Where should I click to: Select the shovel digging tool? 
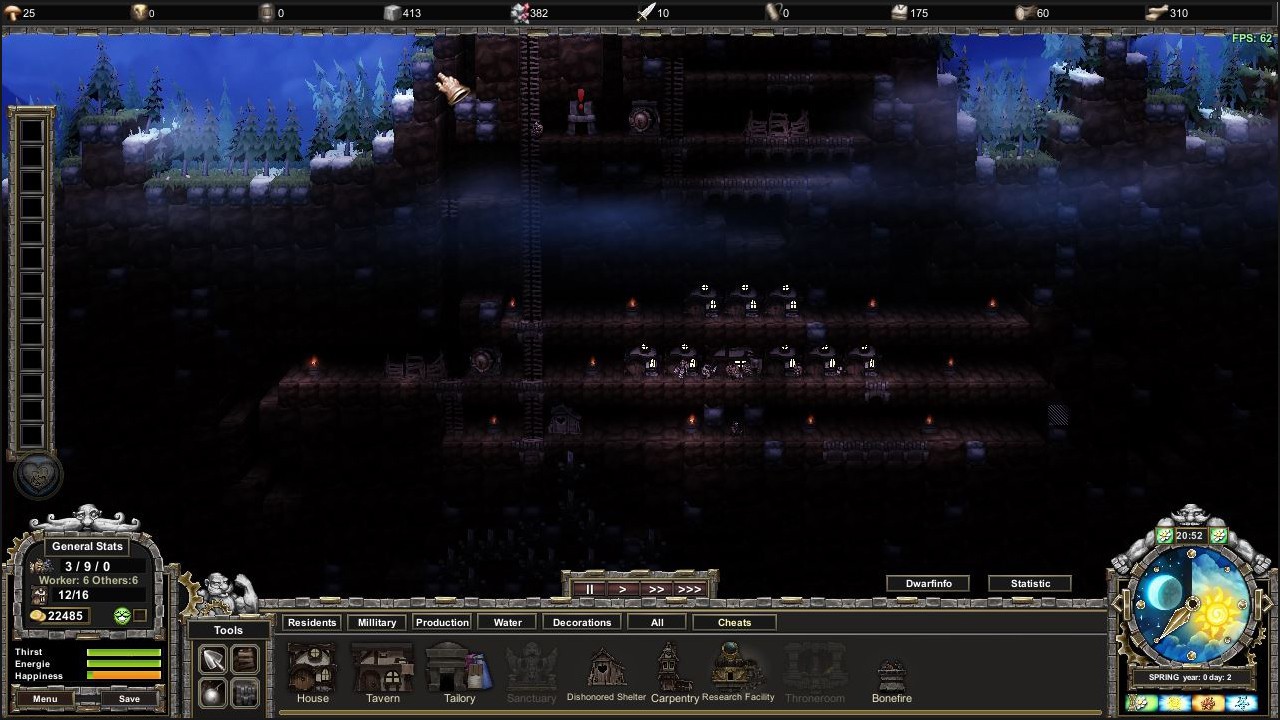click(213, 659)
